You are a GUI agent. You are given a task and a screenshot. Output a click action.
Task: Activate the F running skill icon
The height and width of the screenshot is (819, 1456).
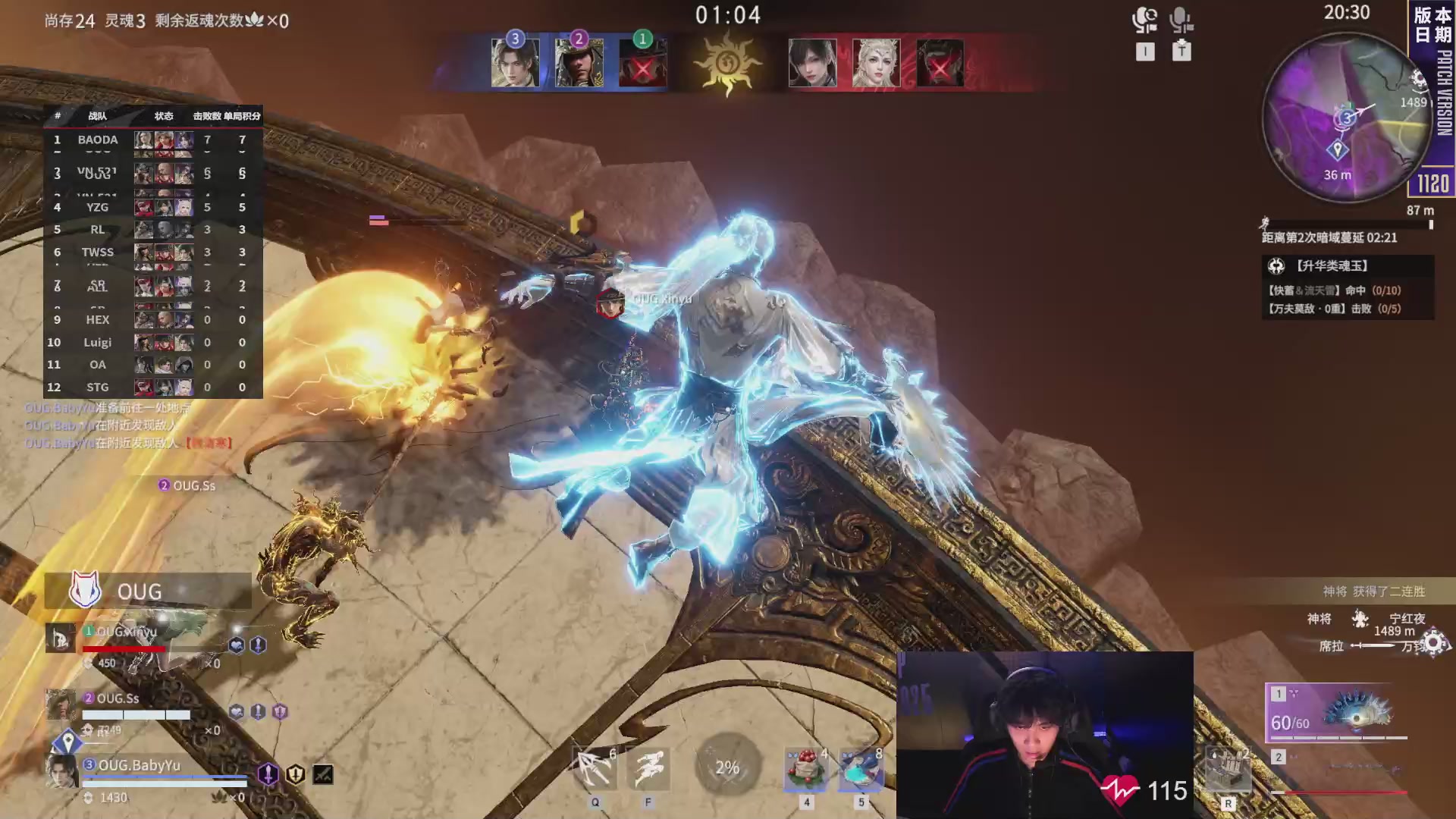[x=649, y=769]
